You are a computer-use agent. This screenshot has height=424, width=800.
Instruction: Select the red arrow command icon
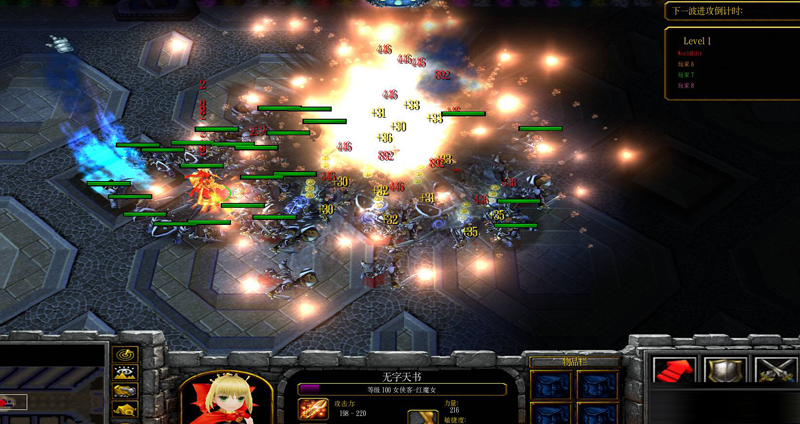[x=675, y=371]
